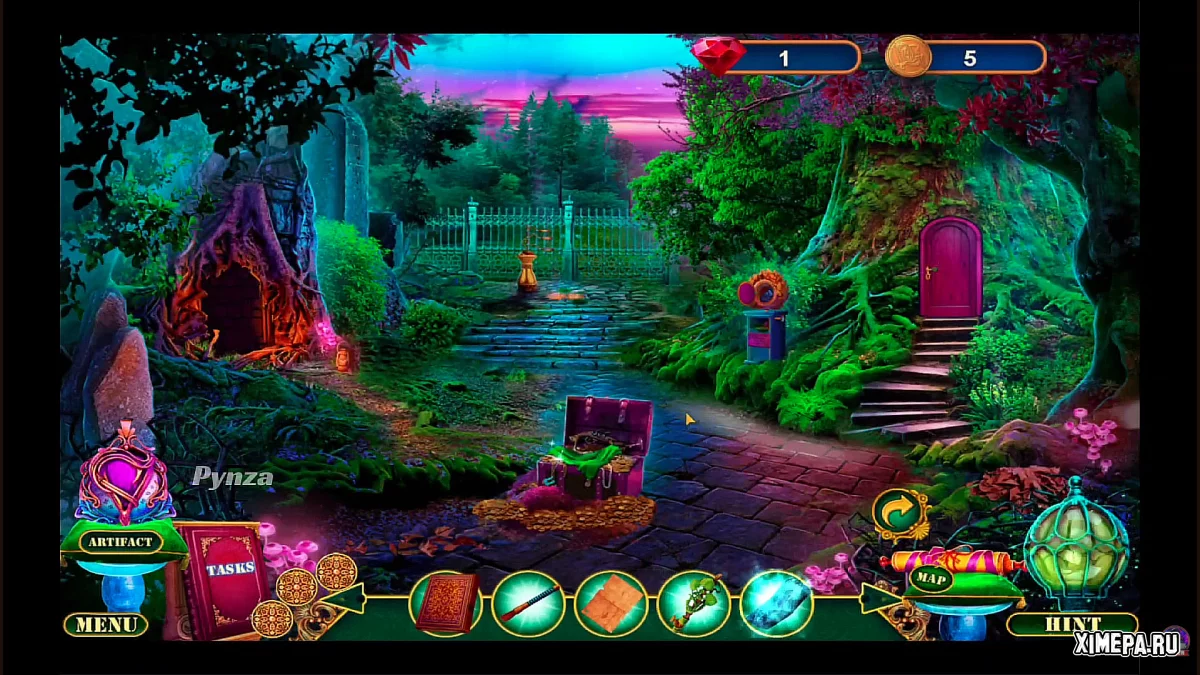Select the flute stick inventory item

tap(528, 603)
